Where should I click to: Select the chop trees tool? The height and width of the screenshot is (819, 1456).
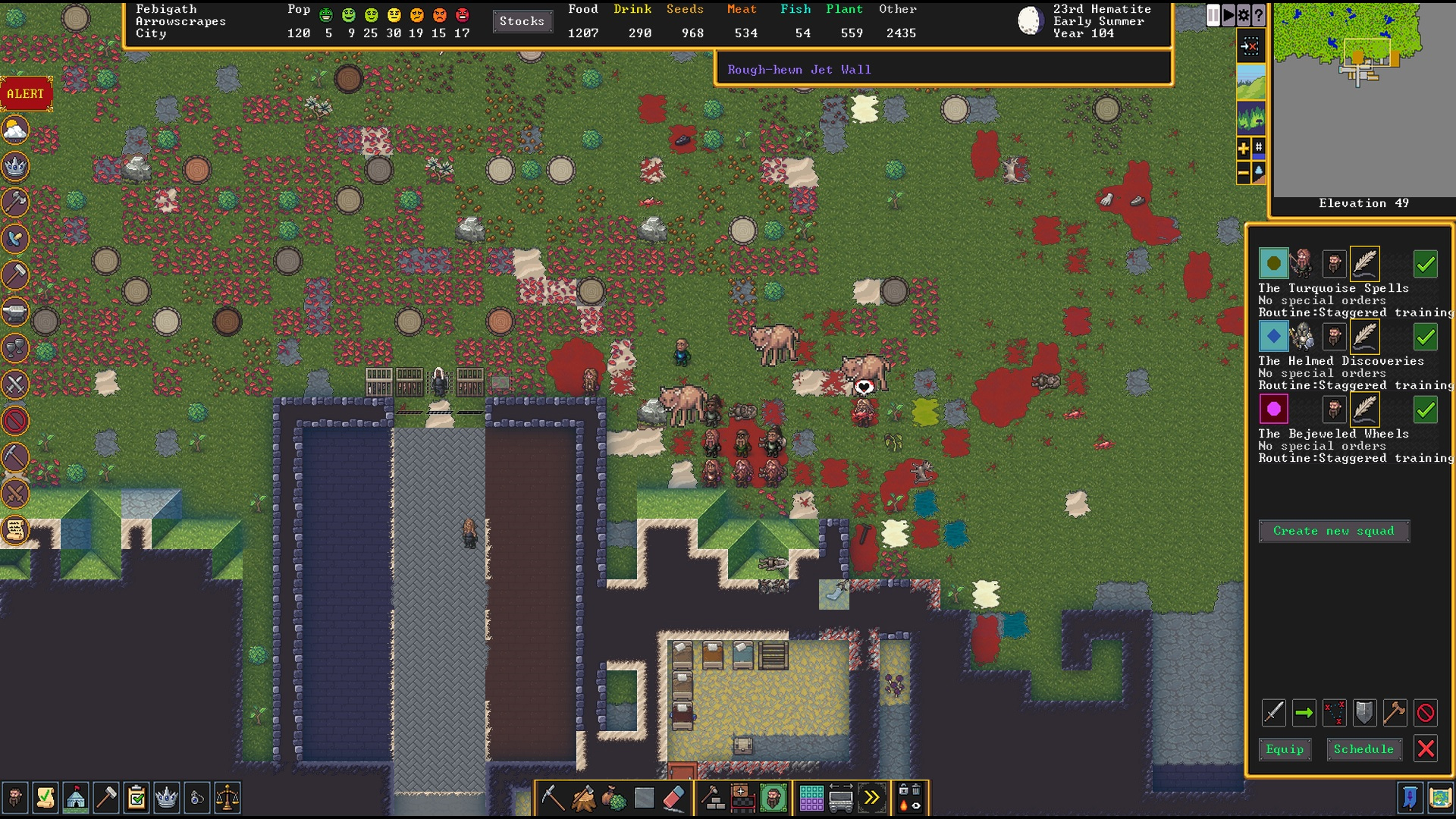pyautogui.click(x=583, y=798)
